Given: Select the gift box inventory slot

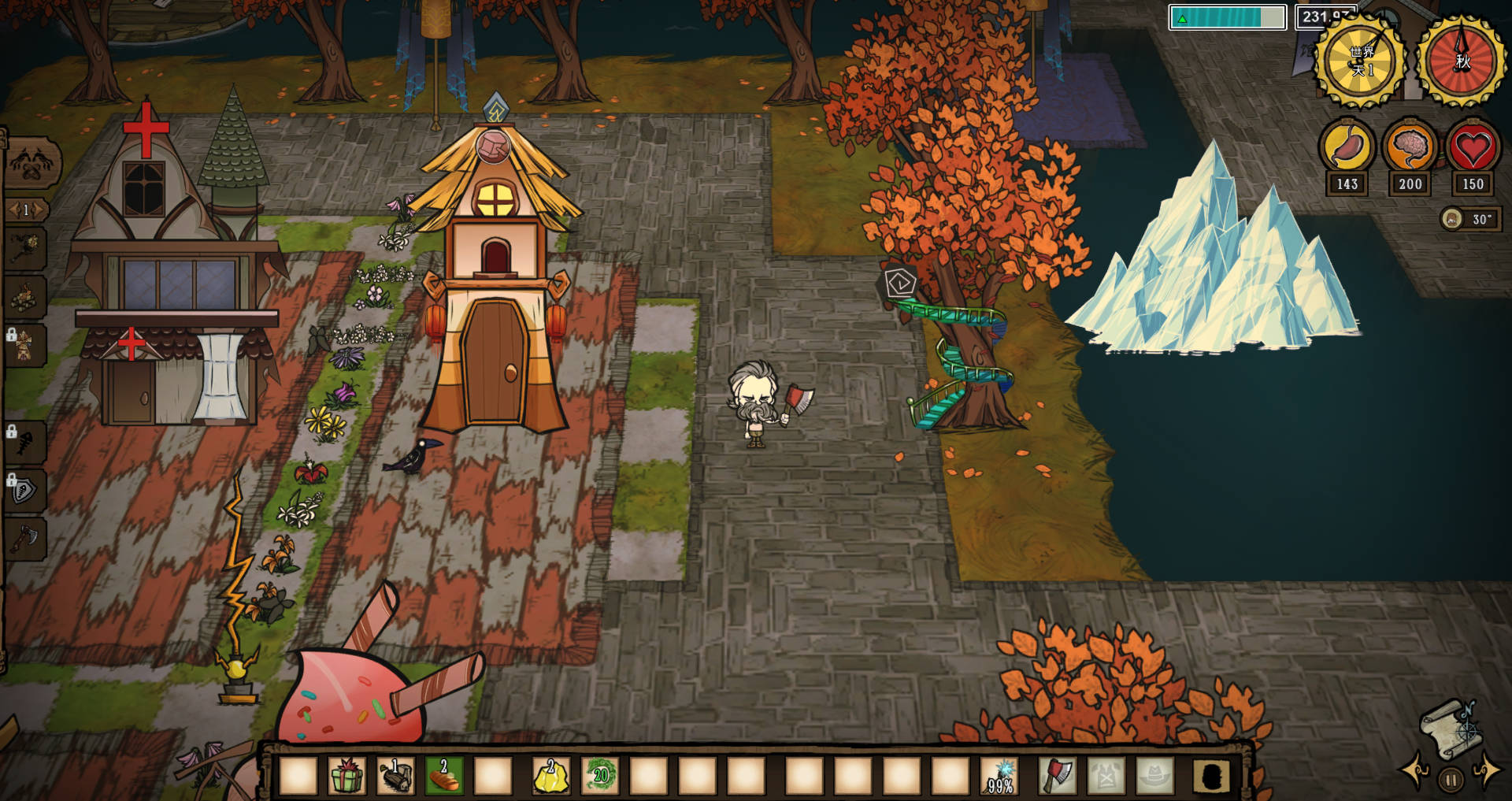Looking at the screenshot, I should click(346, 775).
